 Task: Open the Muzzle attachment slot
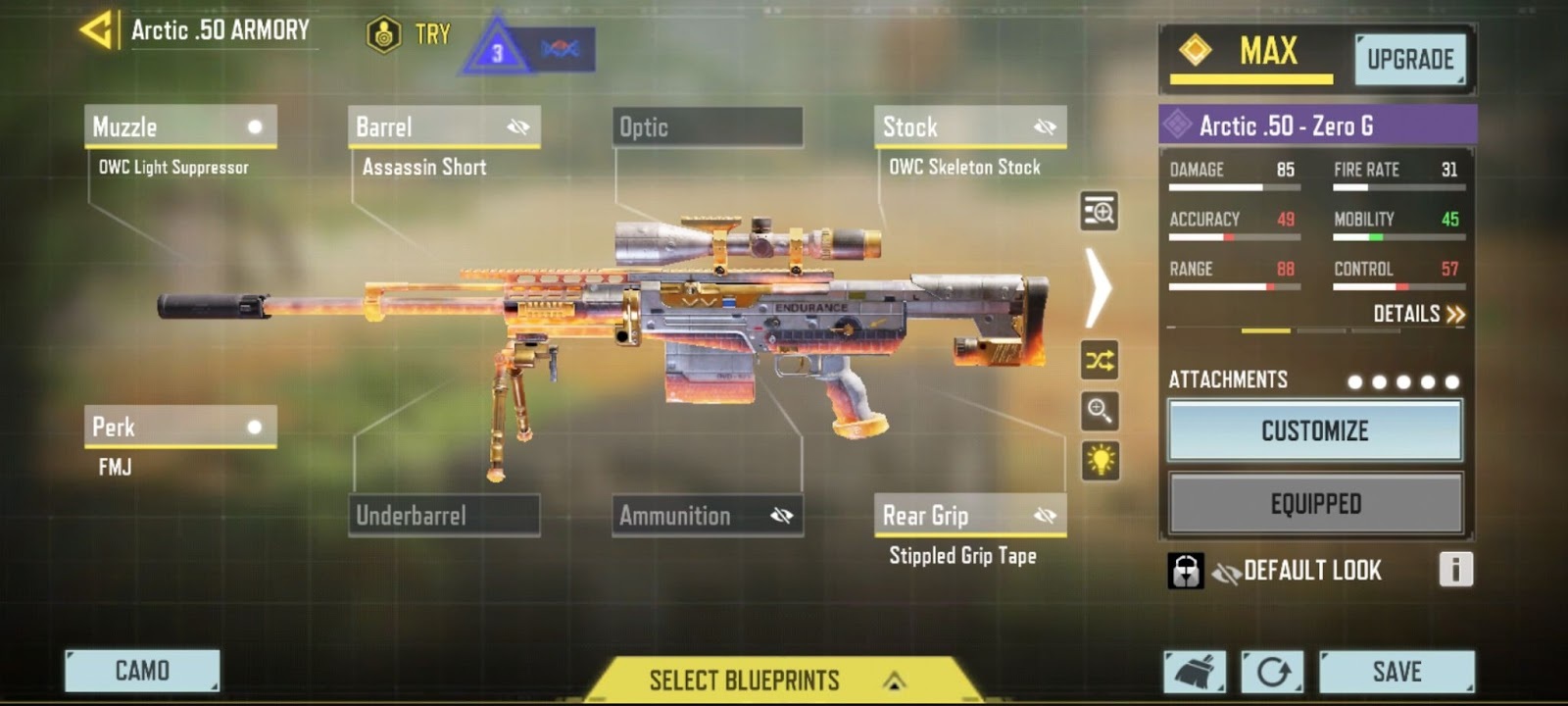180,127
